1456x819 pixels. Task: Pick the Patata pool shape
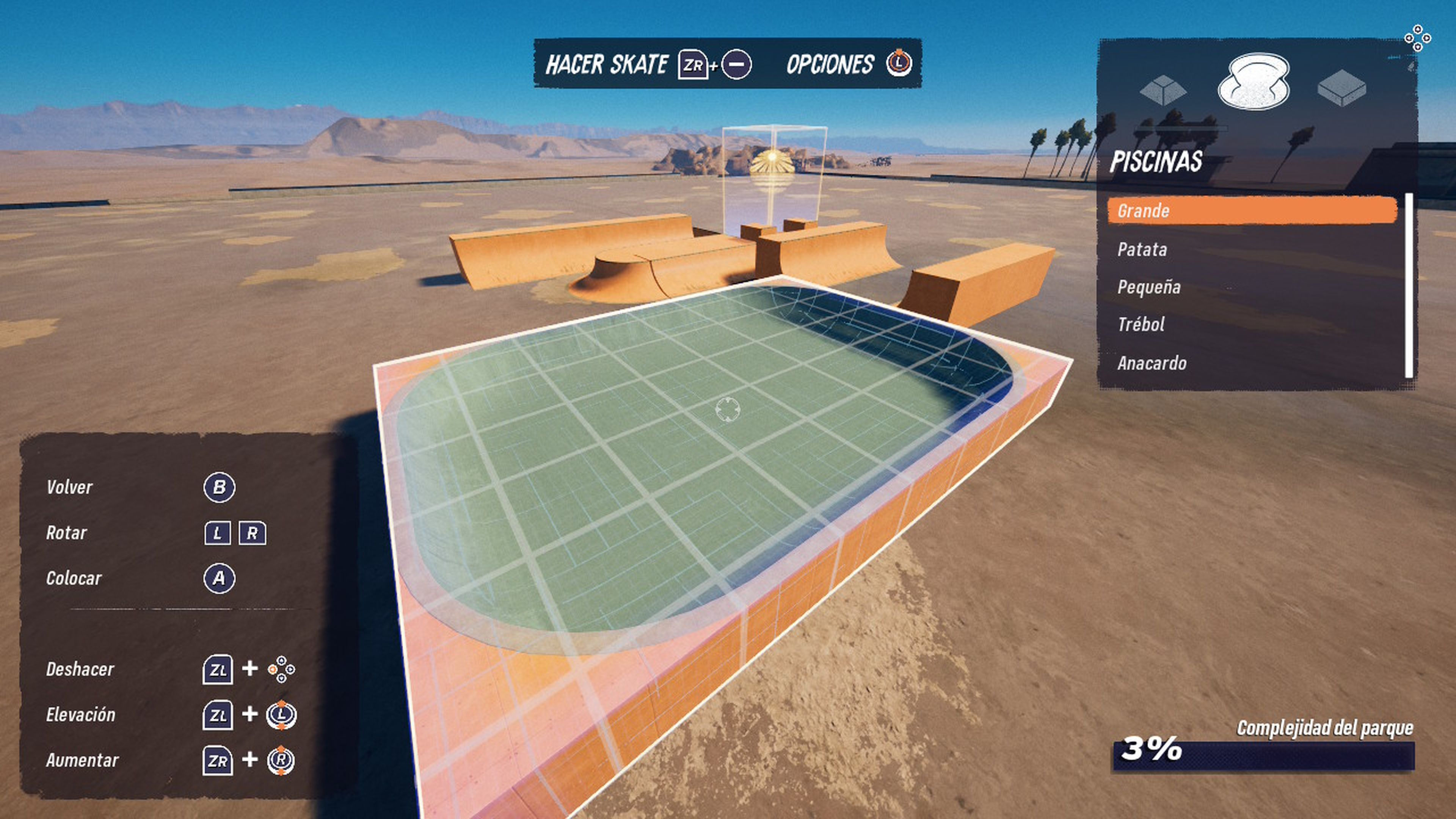[1143, 249]
